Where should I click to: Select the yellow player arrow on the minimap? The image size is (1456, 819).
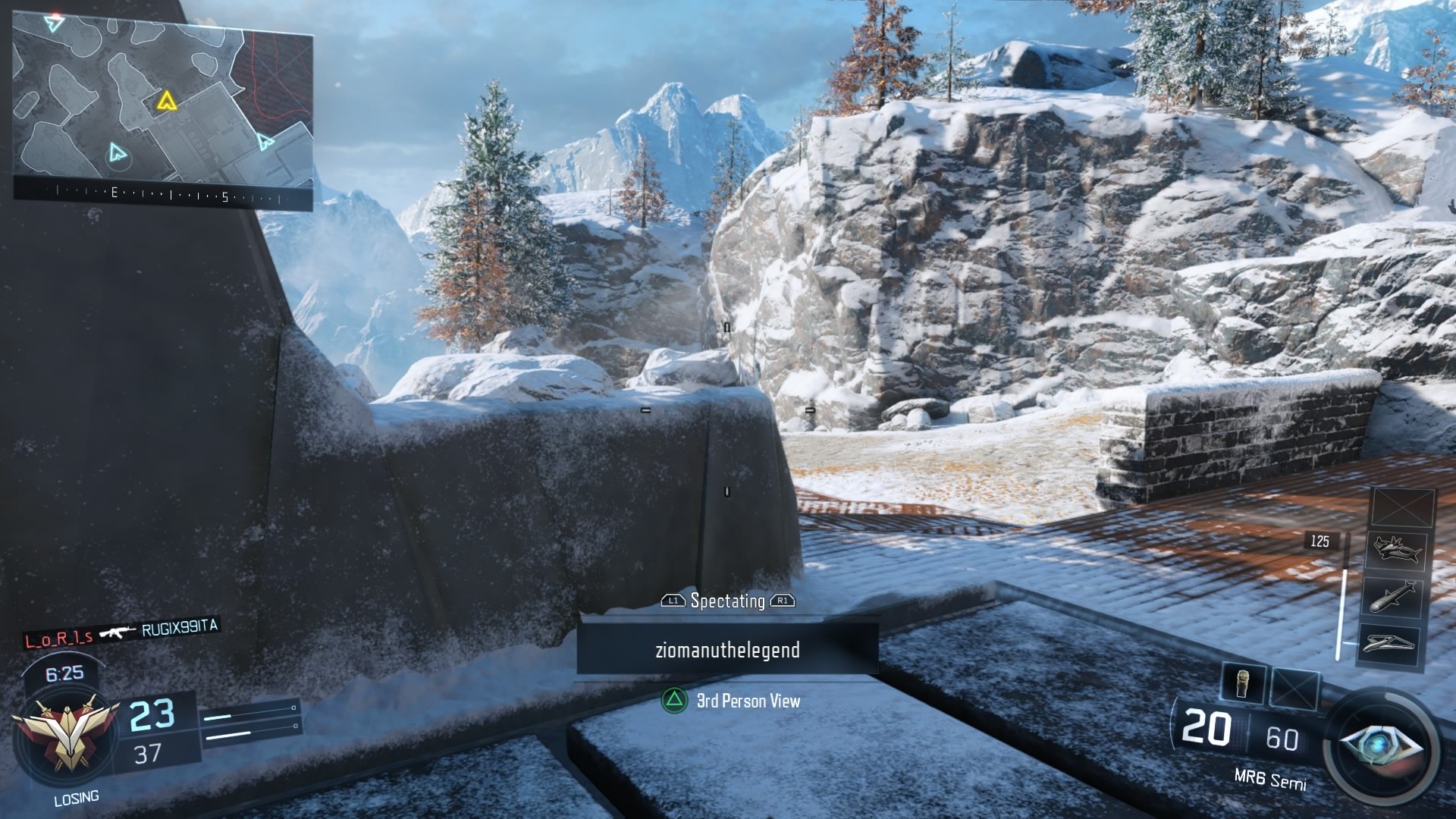tap(166, 101)
